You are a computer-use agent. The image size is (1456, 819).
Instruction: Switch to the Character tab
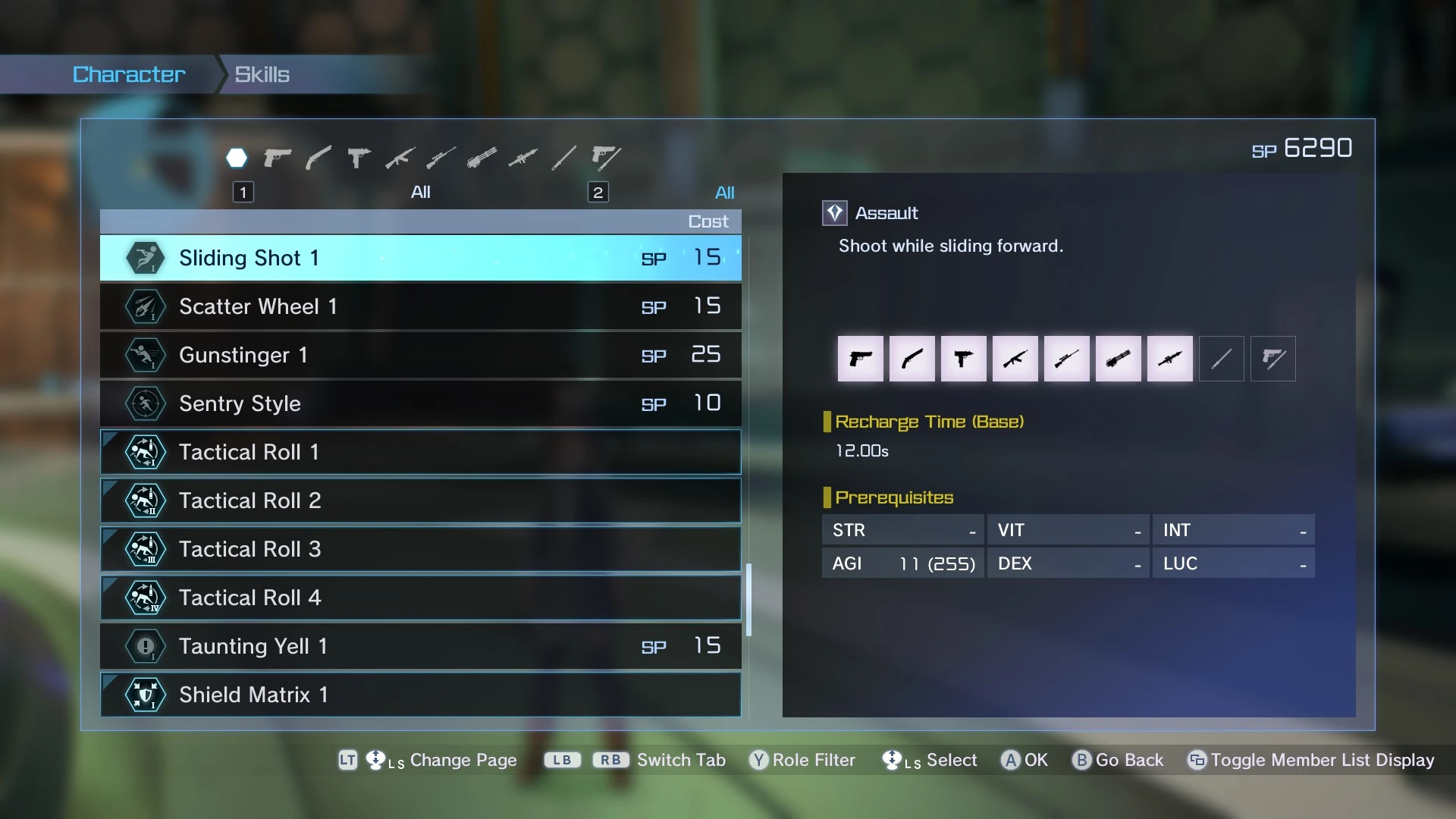tap(129, 74)
